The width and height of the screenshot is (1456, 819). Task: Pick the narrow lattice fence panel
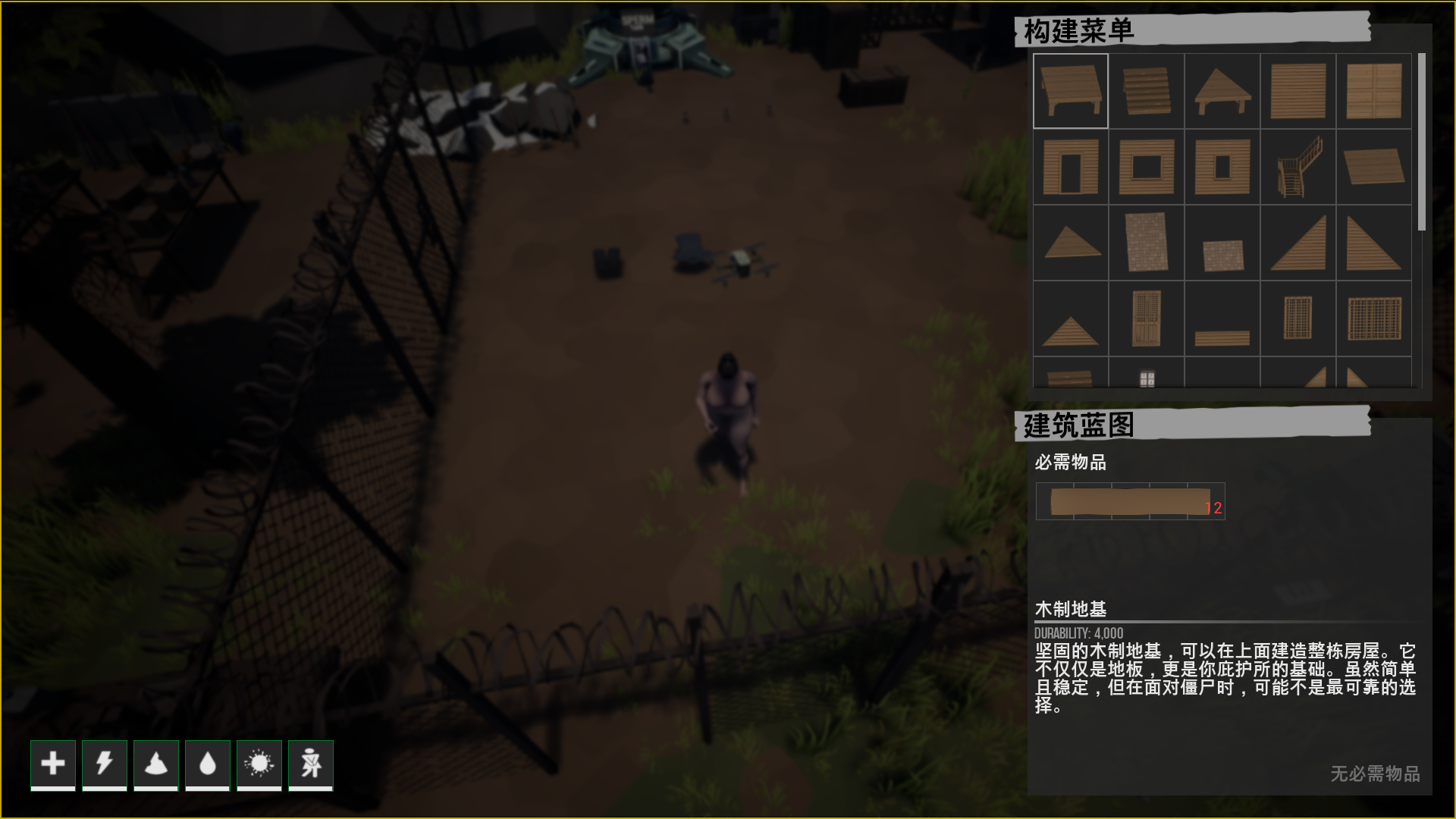[x=1298, y=318]
